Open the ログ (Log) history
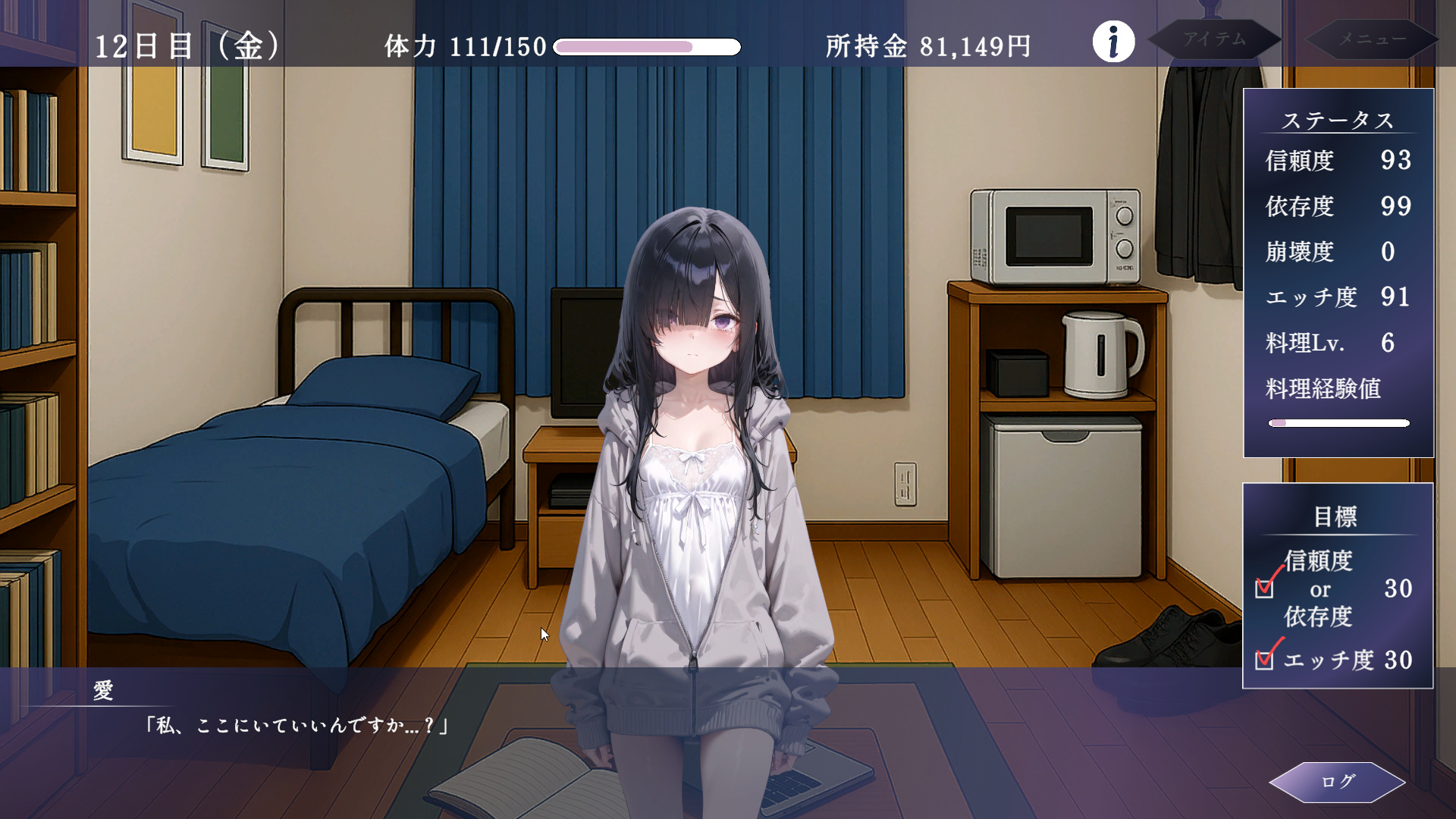This screenshot has width=1456, height=819. (1337, 782)
